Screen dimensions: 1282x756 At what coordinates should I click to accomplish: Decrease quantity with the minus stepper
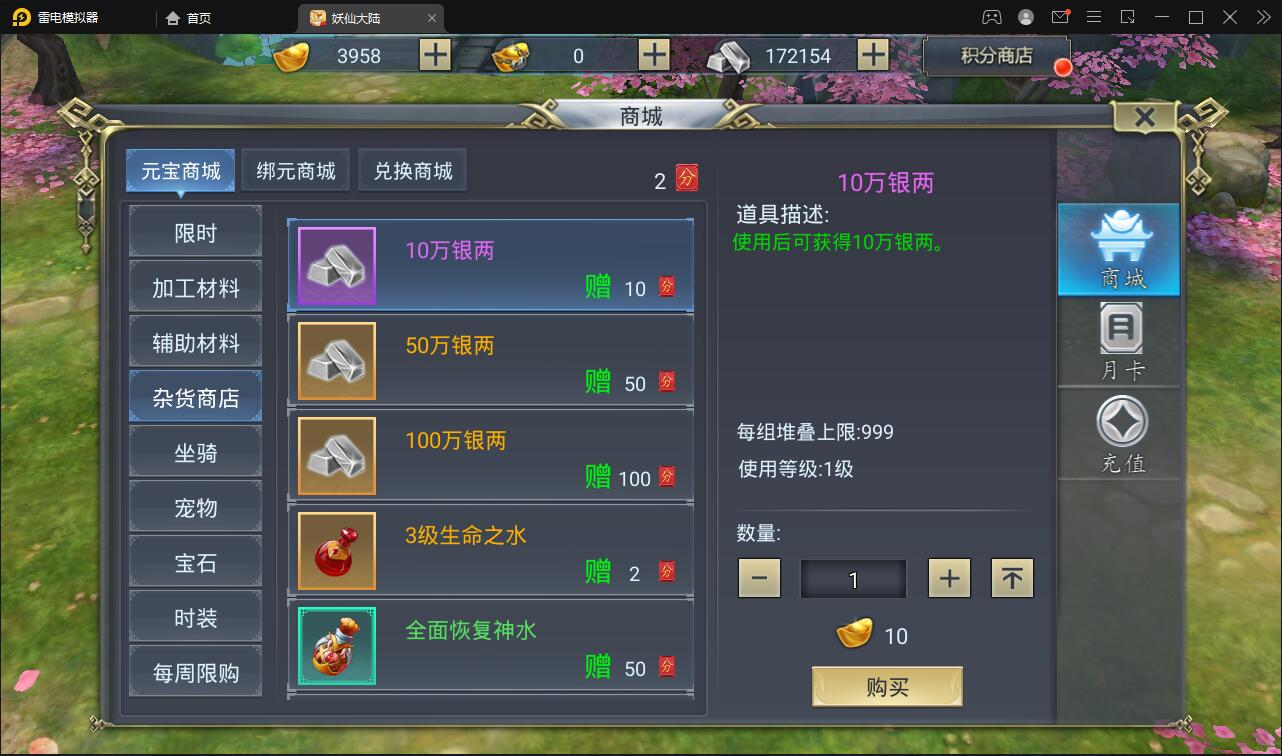pyautogui.click(x=759, y=578)
